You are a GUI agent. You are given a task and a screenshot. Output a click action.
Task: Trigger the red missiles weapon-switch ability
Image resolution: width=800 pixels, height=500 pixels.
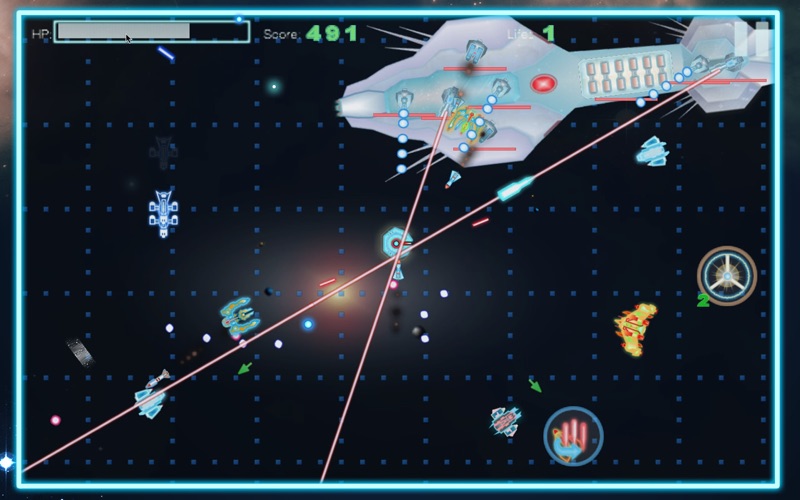(x=573, y=435)
